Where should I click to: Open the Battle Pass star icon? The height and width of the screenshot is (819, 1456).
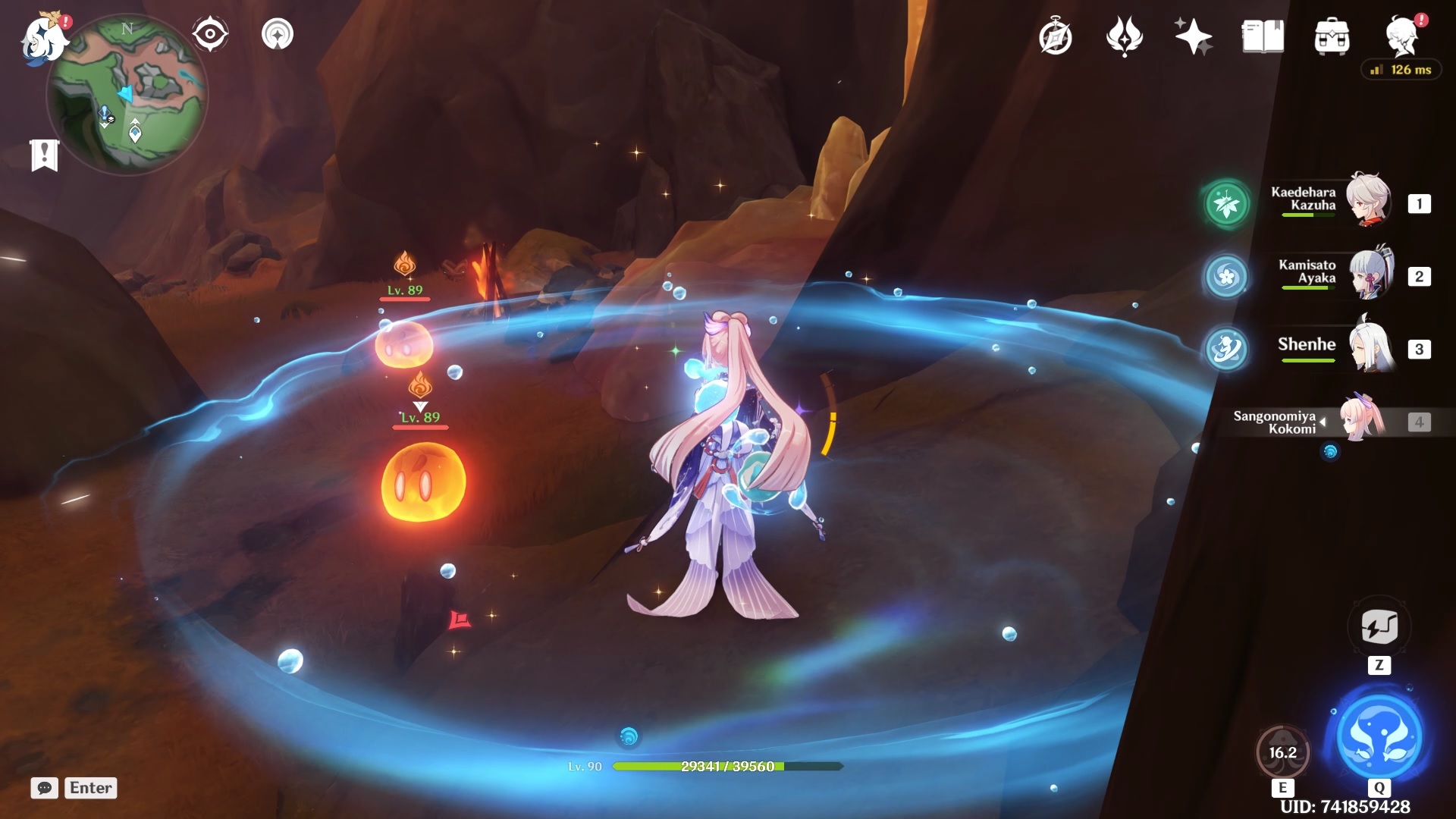[1193, 36]
